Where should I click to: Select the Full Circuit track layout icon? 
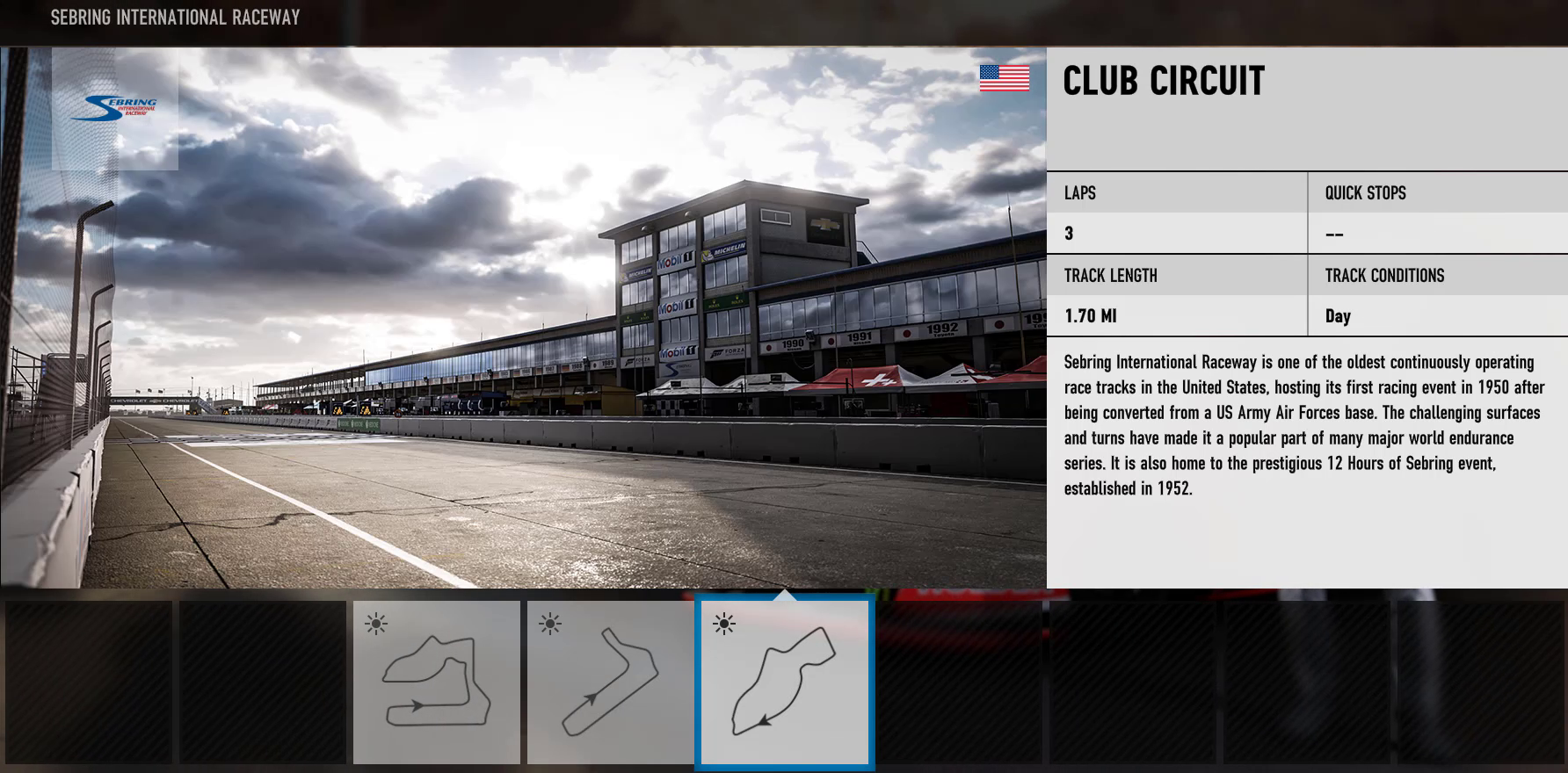[437, 685]
